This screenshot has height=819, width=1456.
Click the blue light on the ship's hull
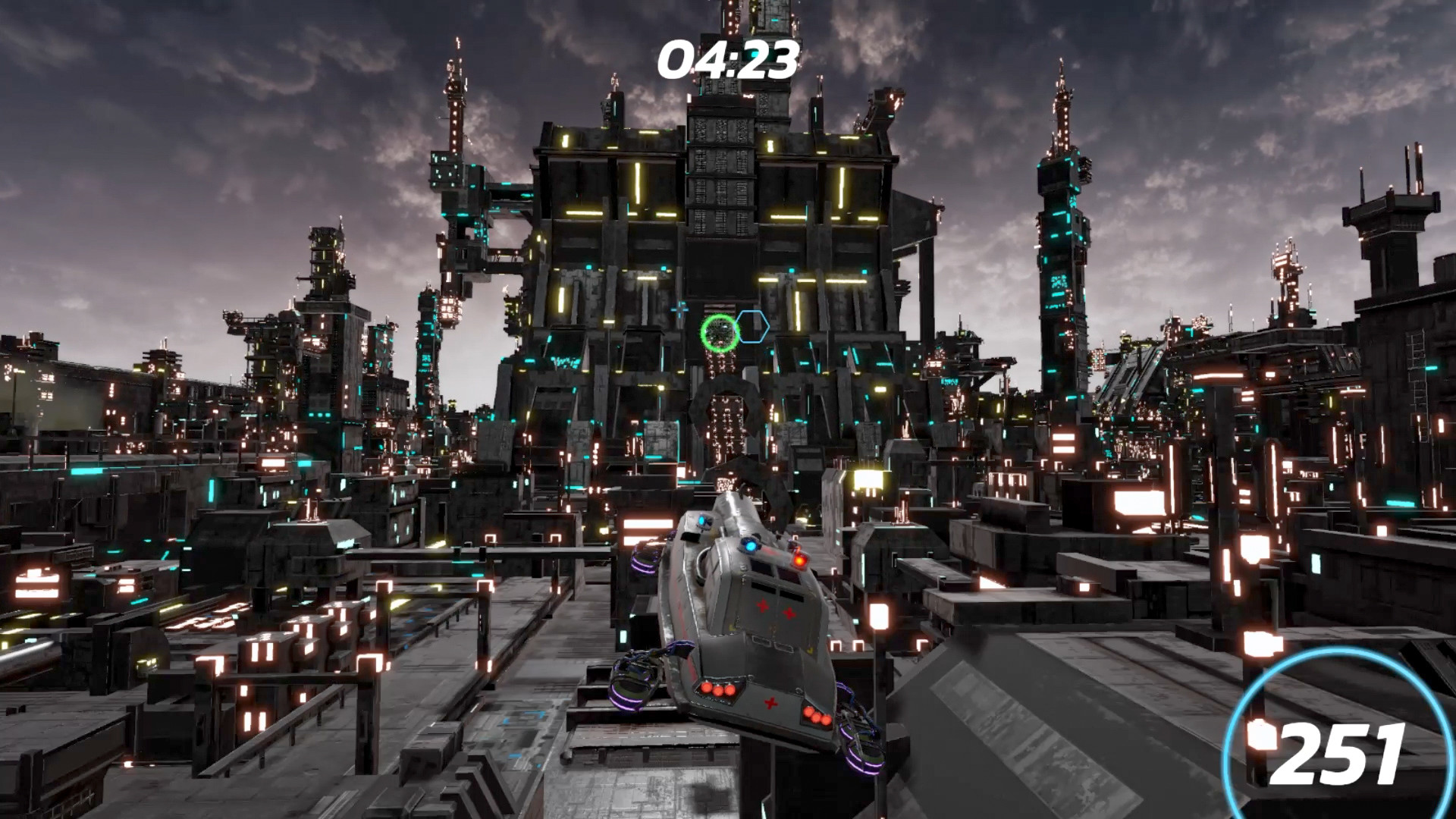[749, 547]
